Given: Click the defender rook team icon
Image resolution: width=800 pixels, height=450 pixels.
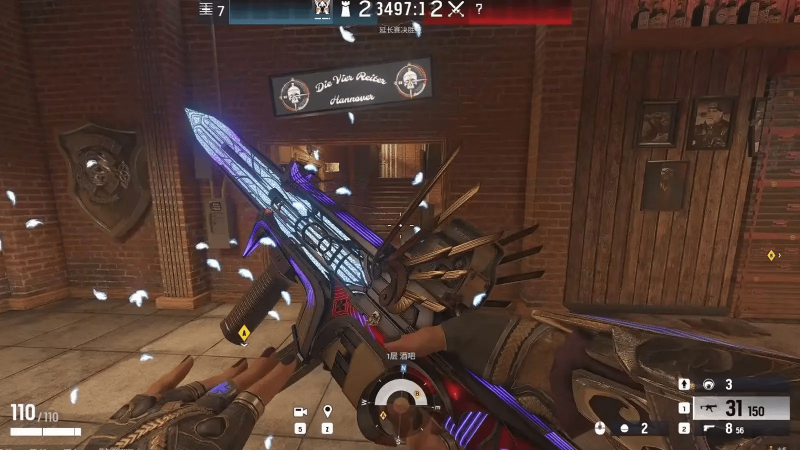Looking at the screenshot, I should (x=349, y=9).
